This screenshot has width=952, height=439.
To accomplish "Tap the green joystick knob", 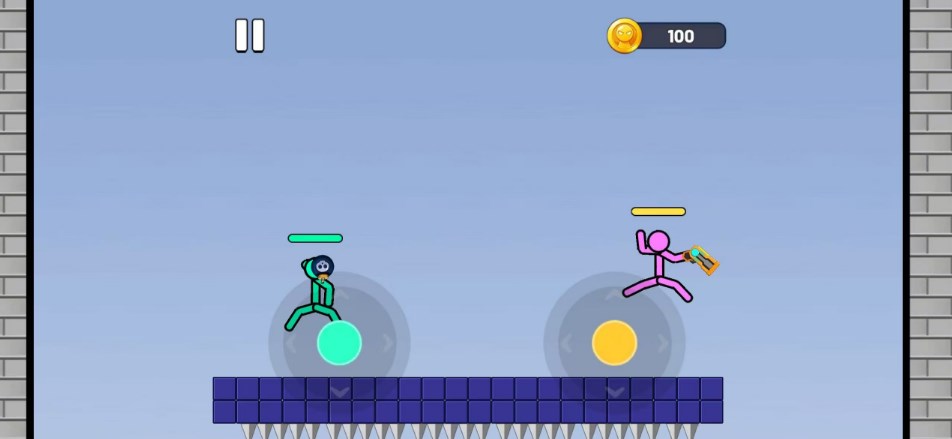I will point(339,342).
